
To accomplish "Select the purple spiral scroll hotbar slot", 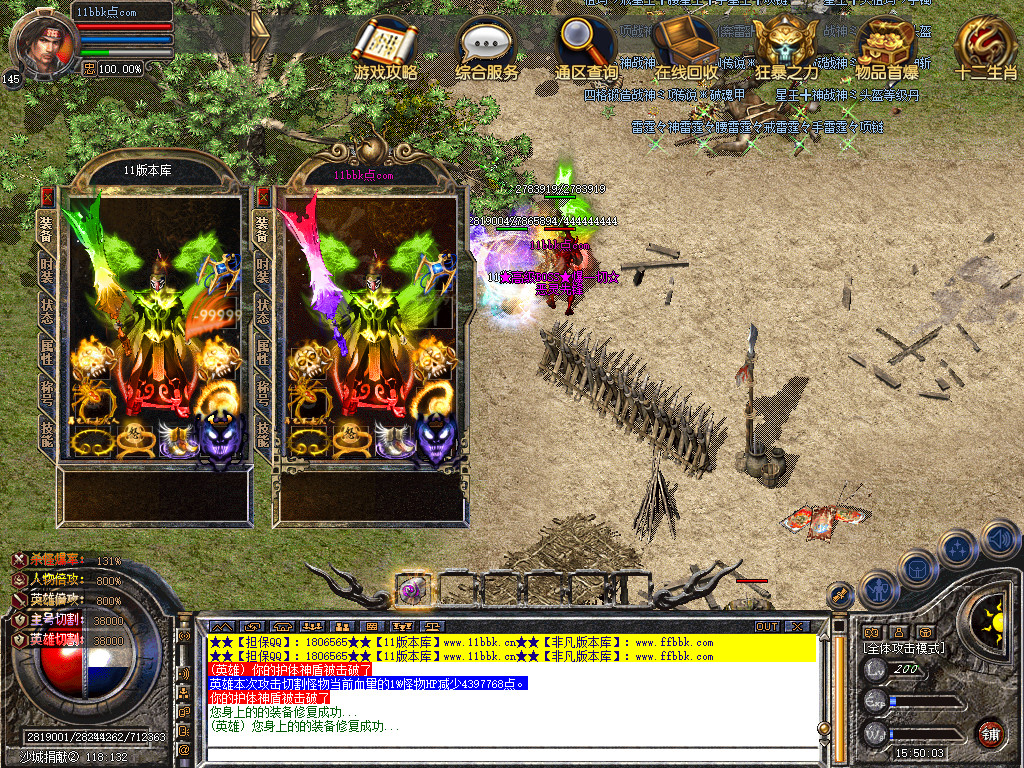I will 412,589.
